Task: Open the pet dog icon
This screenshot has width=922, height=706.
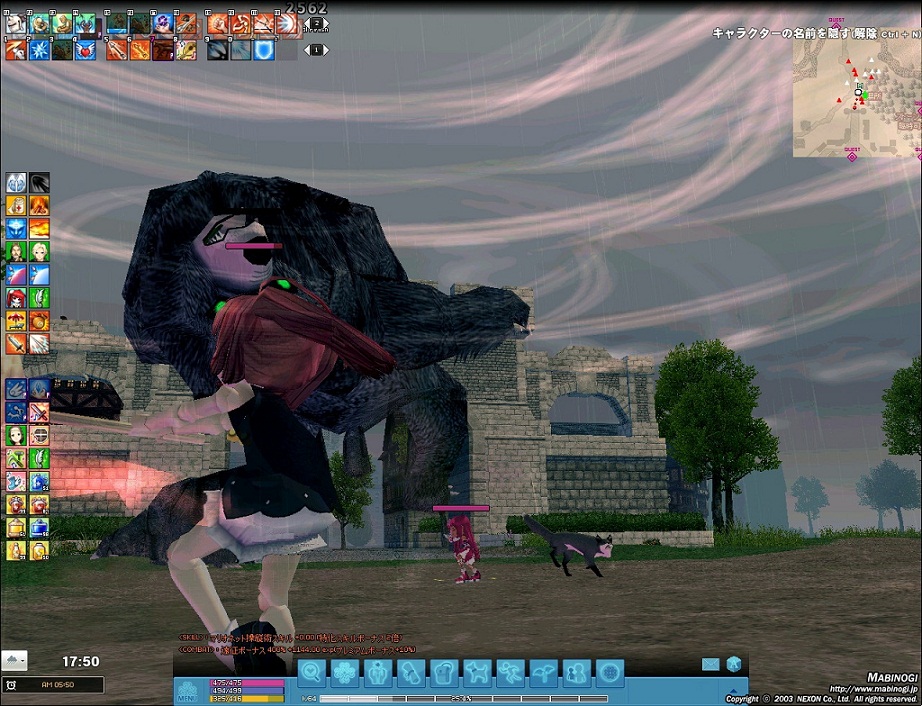Action: 477,673
